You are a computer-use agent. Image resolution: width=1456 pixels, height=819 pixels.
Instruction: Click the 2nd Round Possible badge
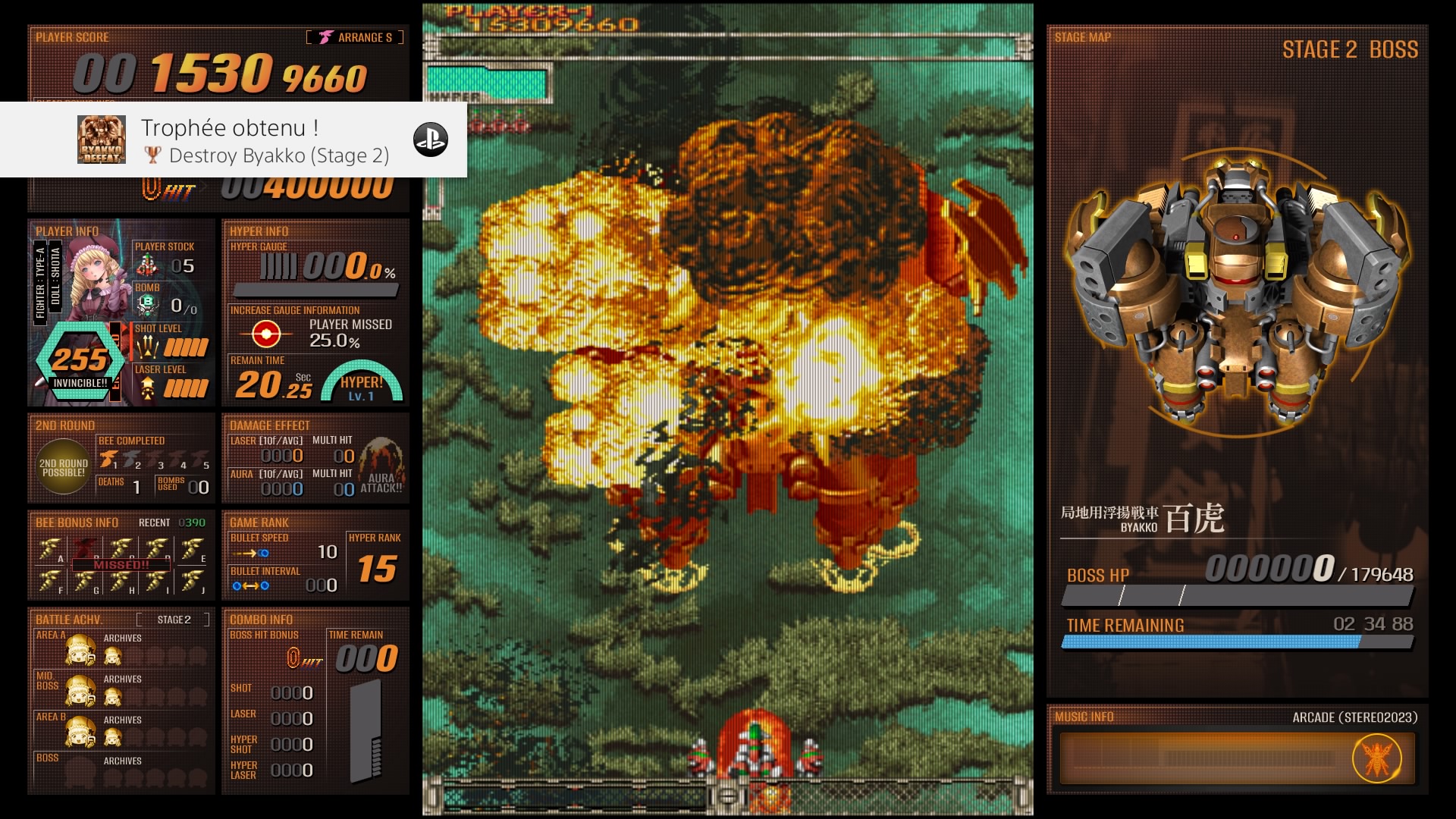[x=64, y=467]
